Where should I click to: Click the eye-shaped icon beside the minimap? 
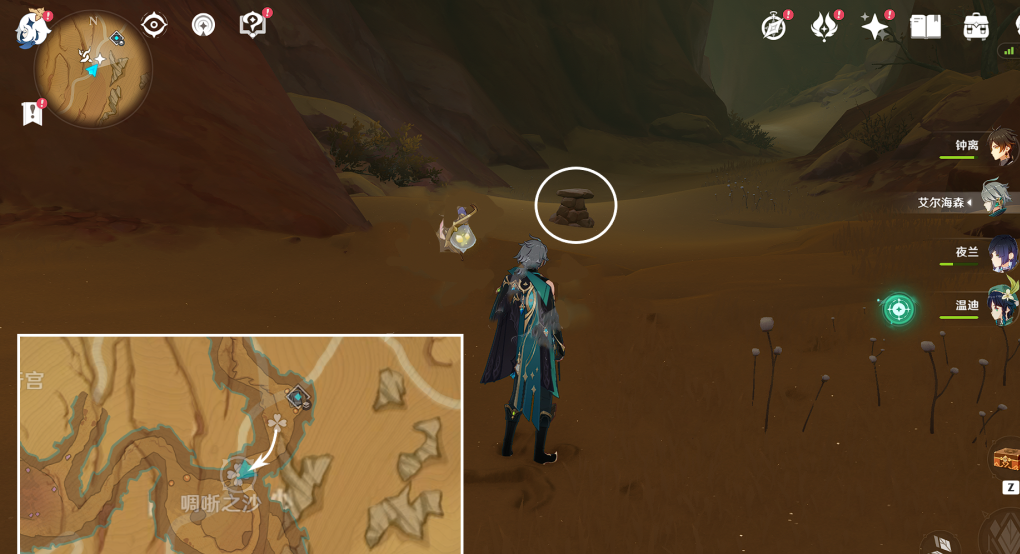(x=154, y=25)
